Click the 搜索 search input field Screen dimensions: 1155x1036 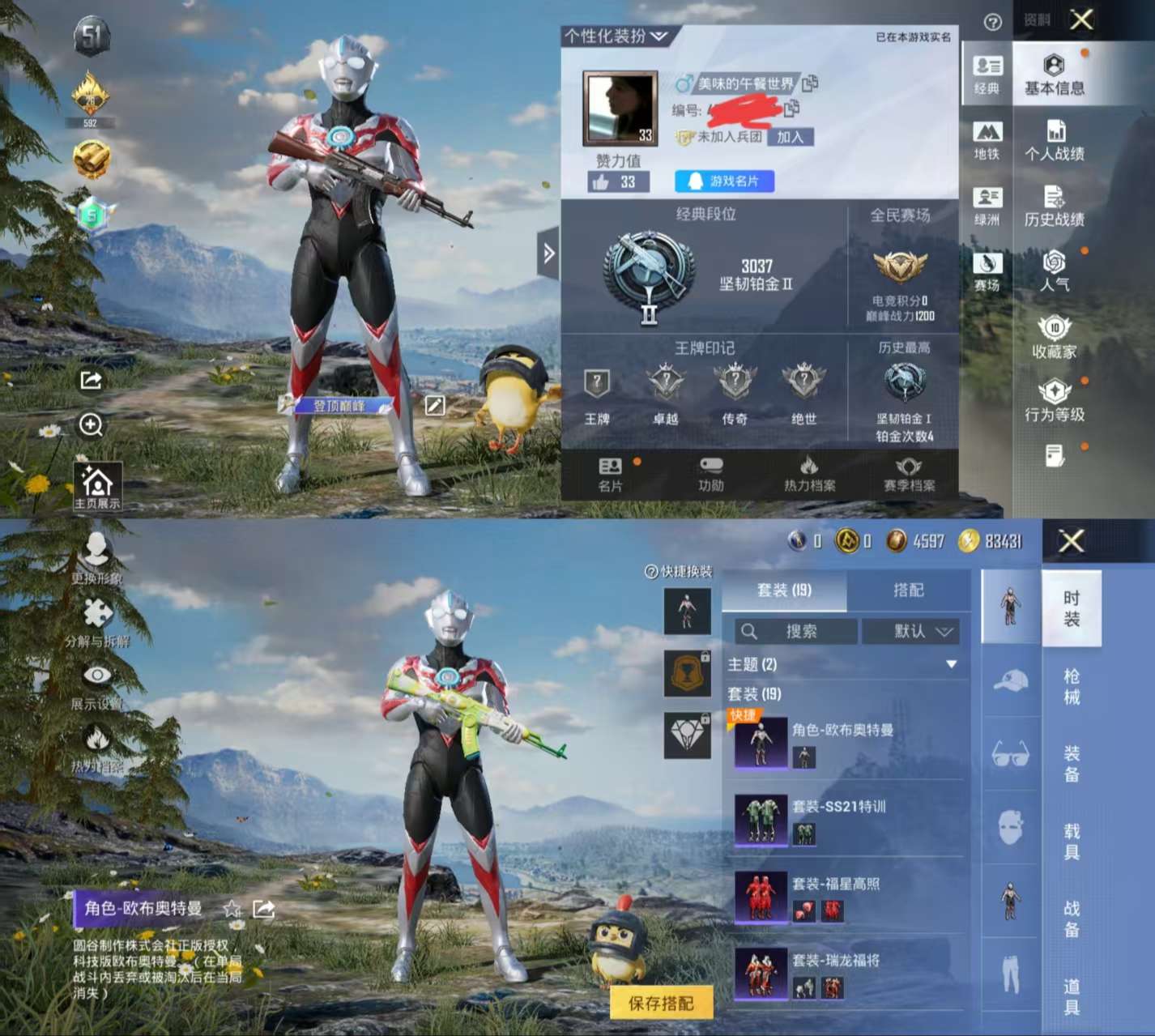click(x=794, y=632)
